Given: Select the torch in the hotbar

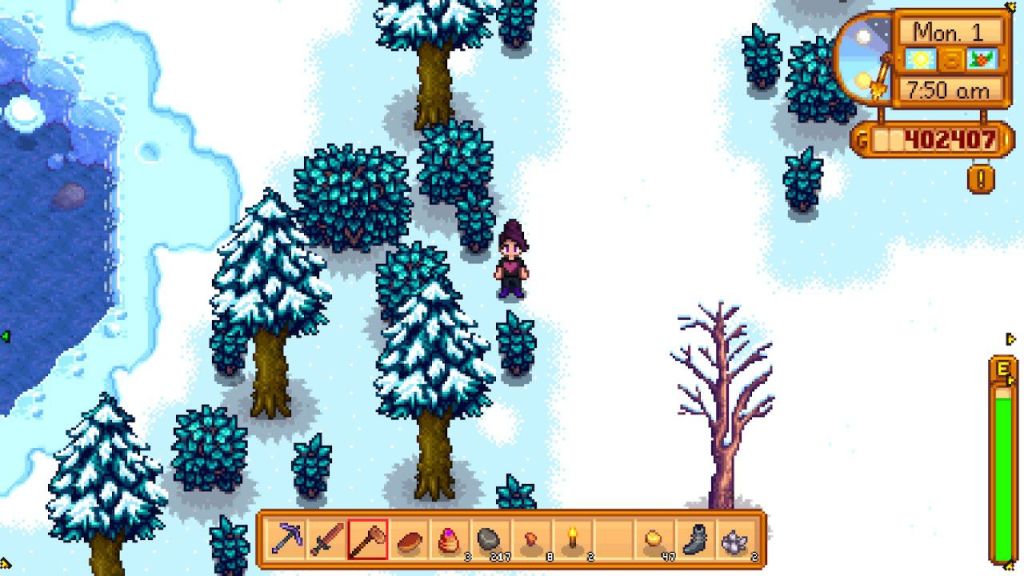Looking at the screenshot, I should (571, 541).
